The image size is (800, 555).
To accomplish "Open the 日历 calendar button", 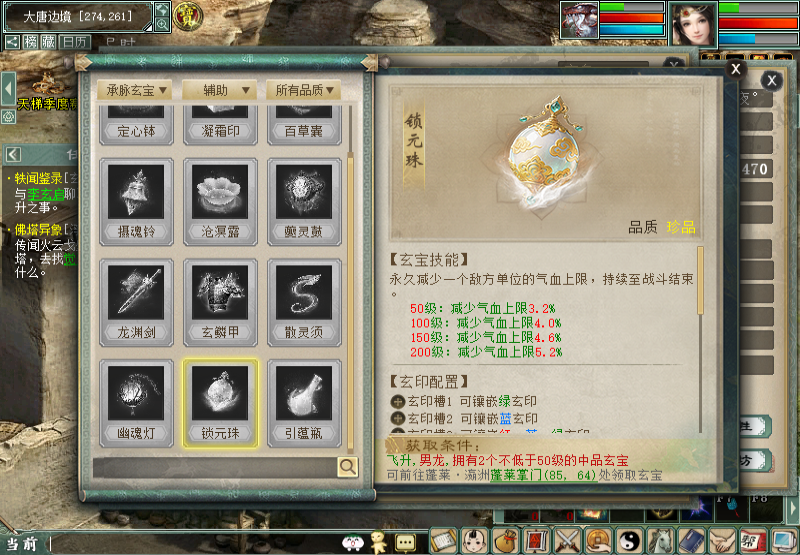I will pyautogui.click(x=74, y=42).
